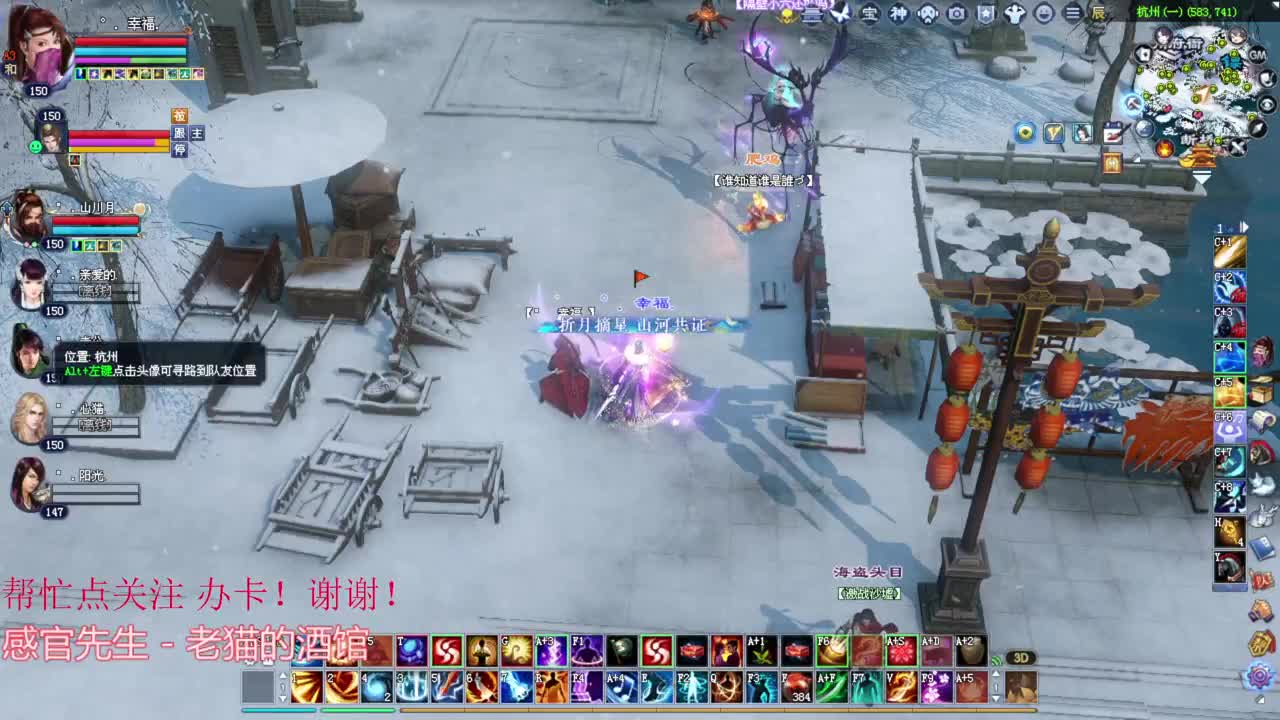Toggle the 3D camera mode button

[1021, 656]
